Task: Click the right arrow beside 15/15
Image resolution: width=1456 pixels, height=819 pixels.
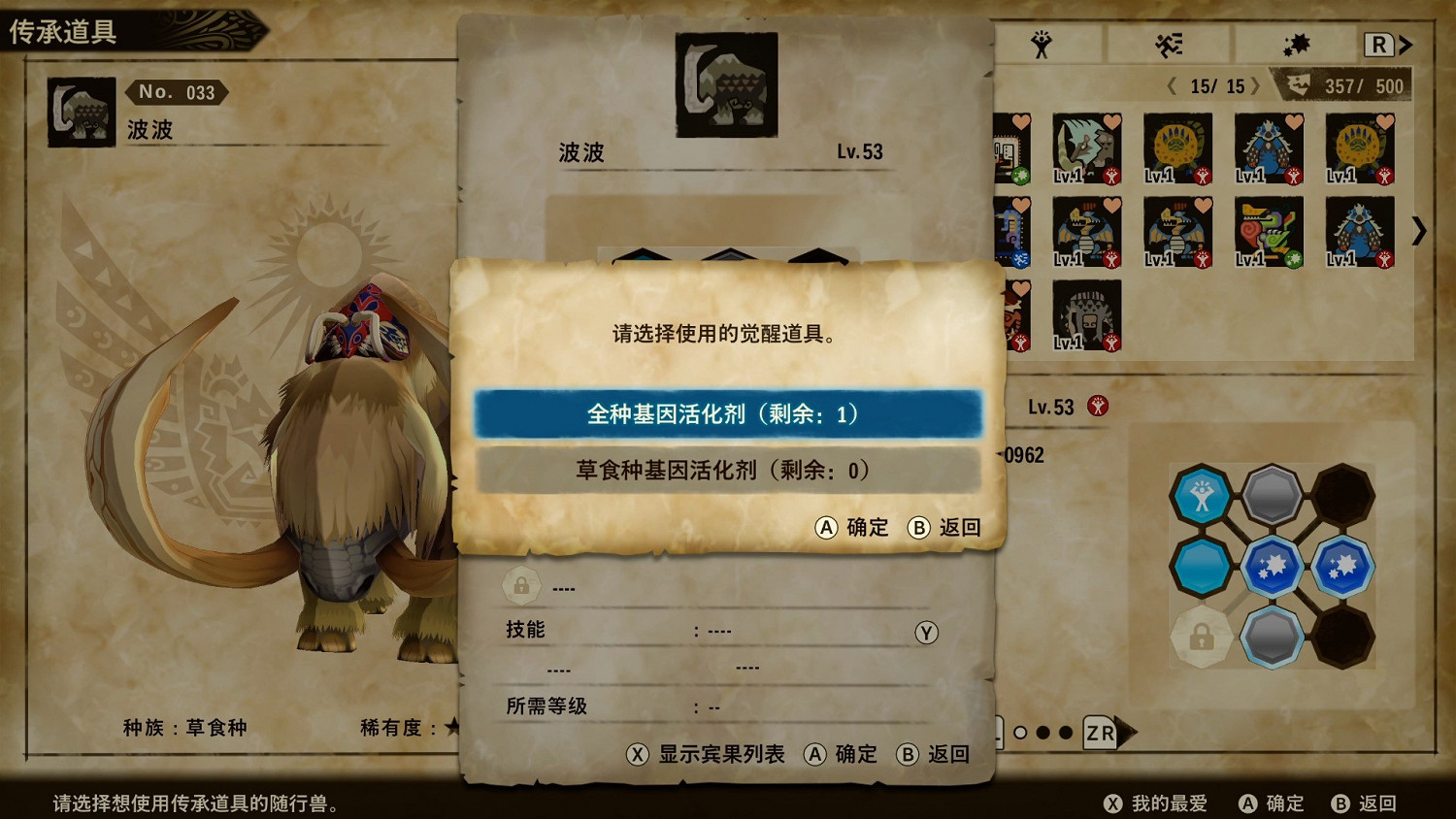Action: 1258,86
